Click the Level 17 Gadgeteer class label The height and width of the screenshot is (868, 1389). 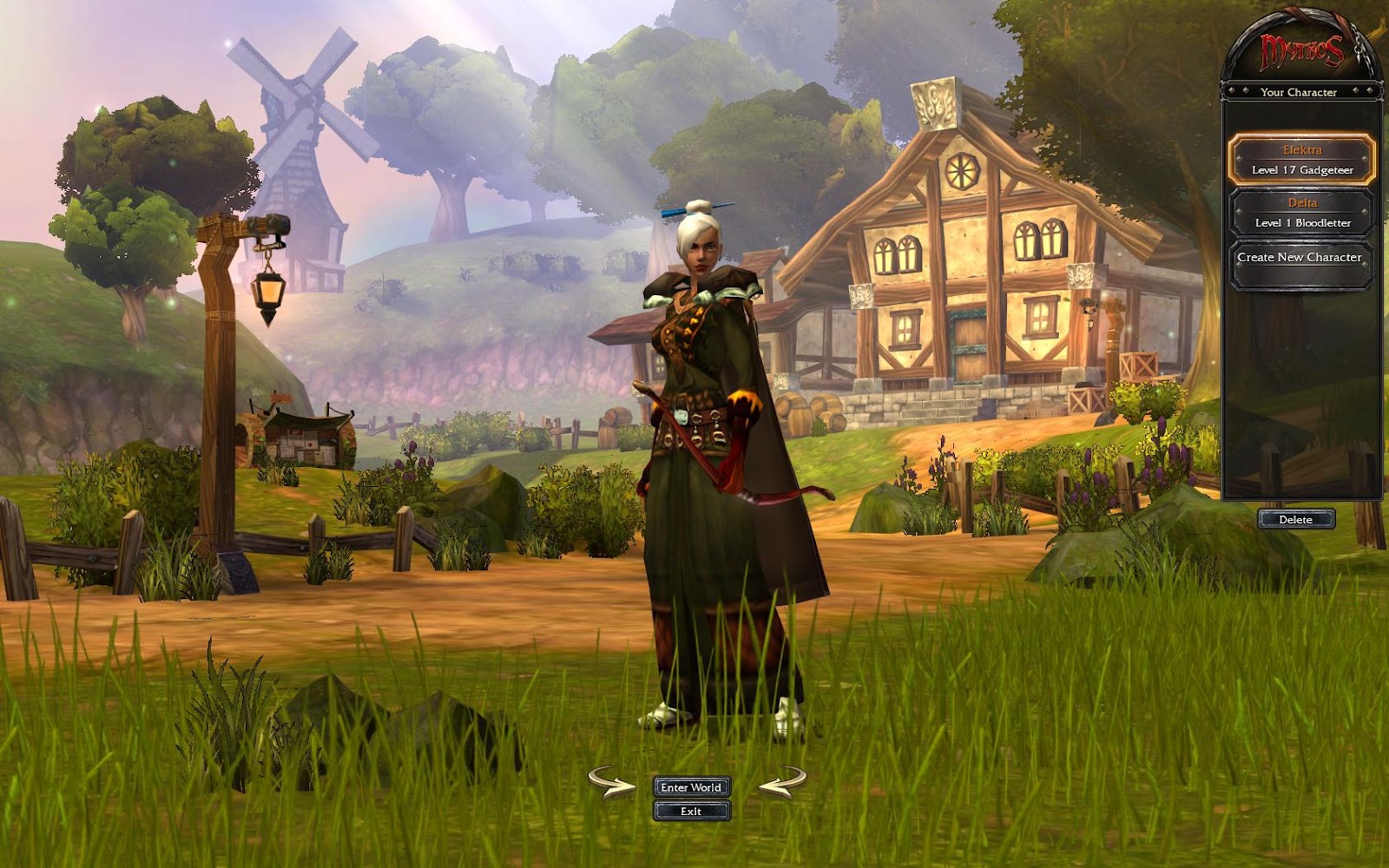point(1300,171)
